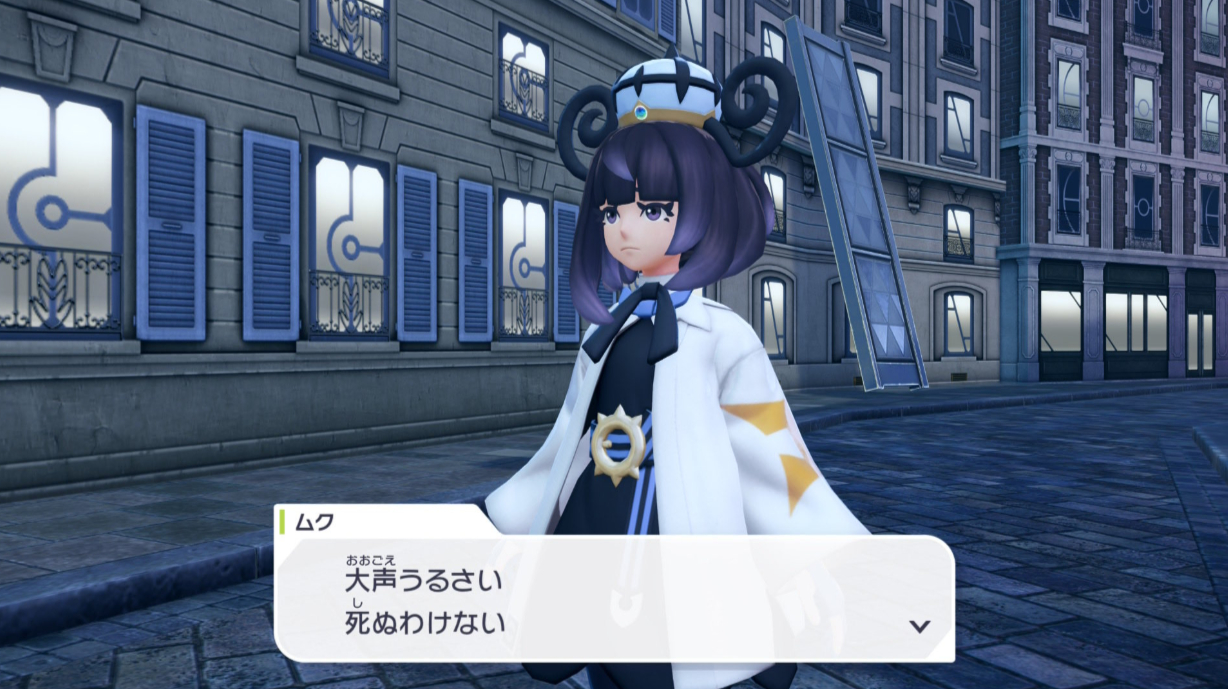This screenshot has width=1228, height=689.
Task: Advance dialogue with the down arrow indicator
Action: point(919,626)
